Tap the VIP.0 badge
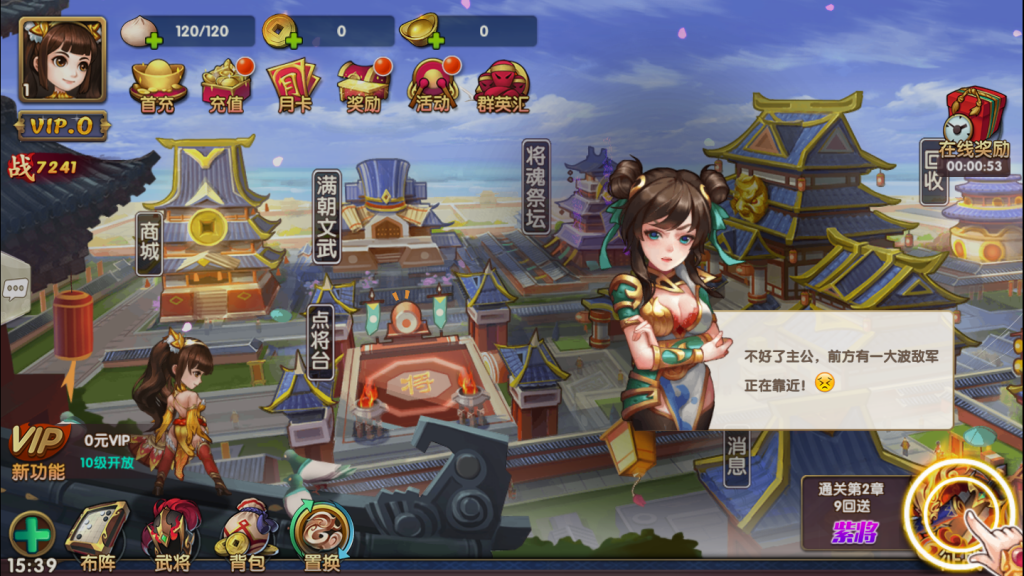1024x576 pixels. [x=62, y=126]
